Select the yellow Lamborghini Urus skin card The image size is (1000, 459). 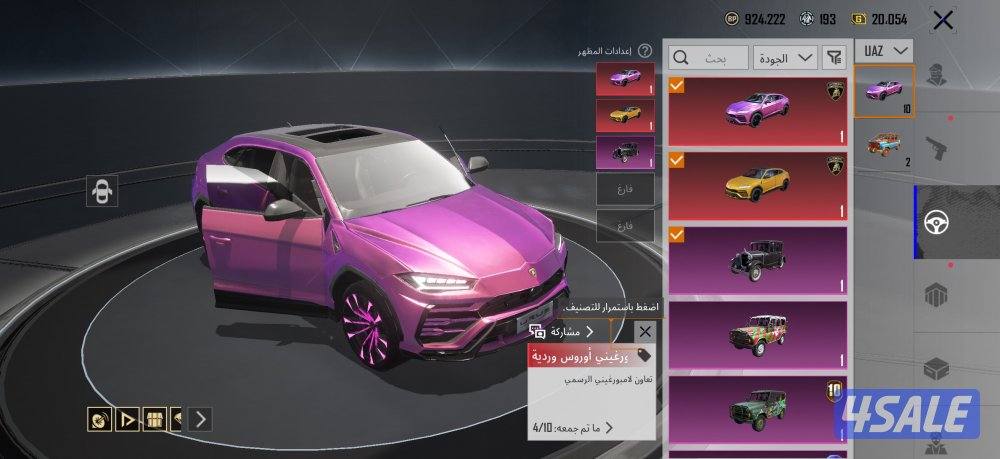[x=757, y=185]
